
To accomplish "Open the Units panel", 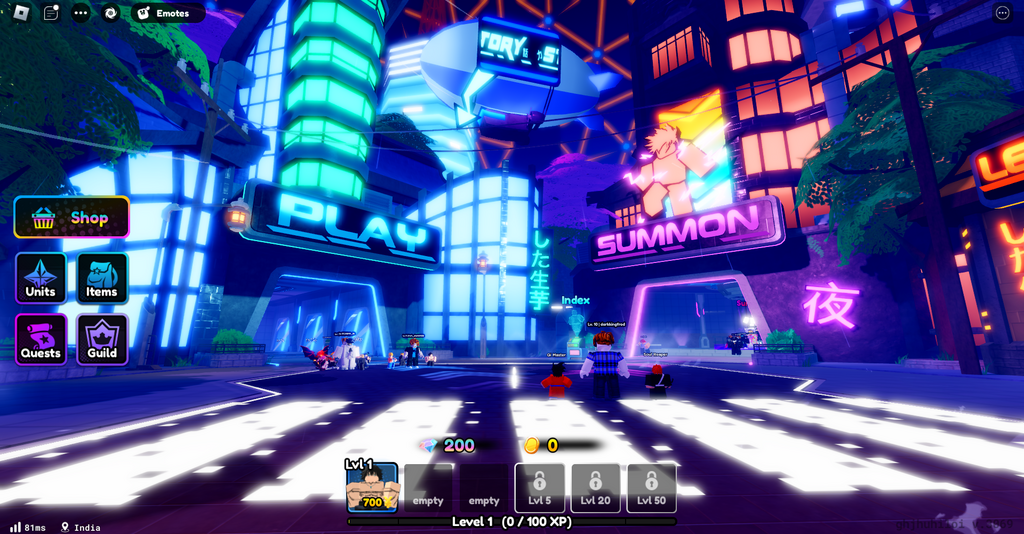I will 41,278.
